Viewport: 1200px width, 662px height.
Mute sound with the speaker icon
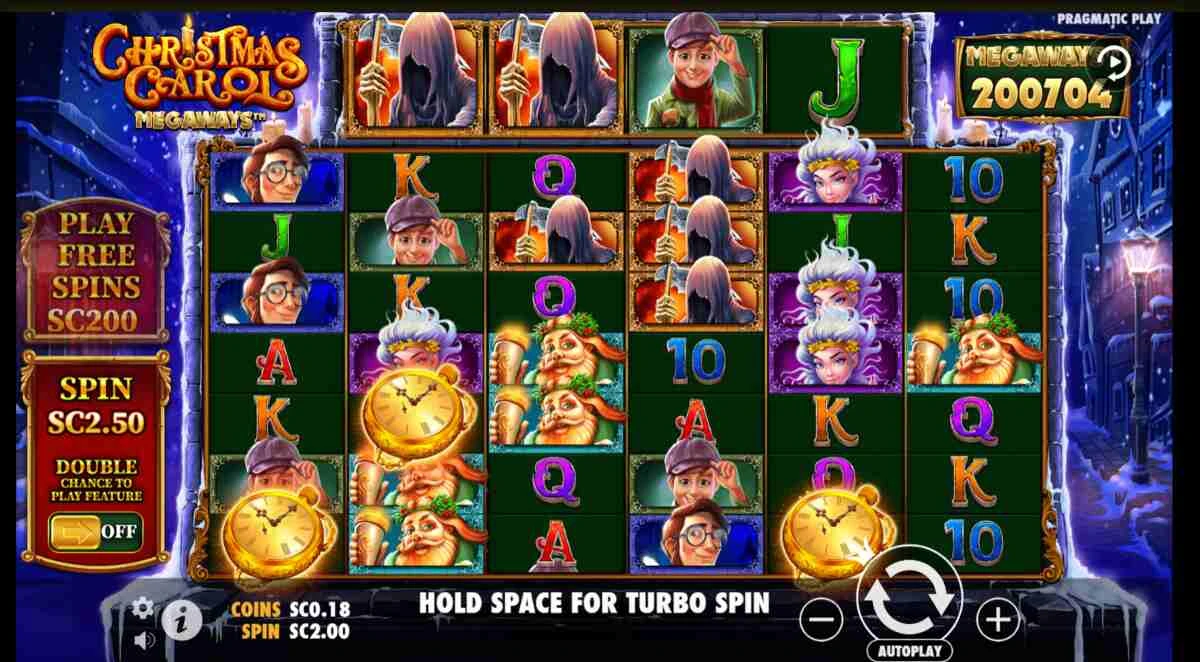pyautogui.click(x=144, y=638)
